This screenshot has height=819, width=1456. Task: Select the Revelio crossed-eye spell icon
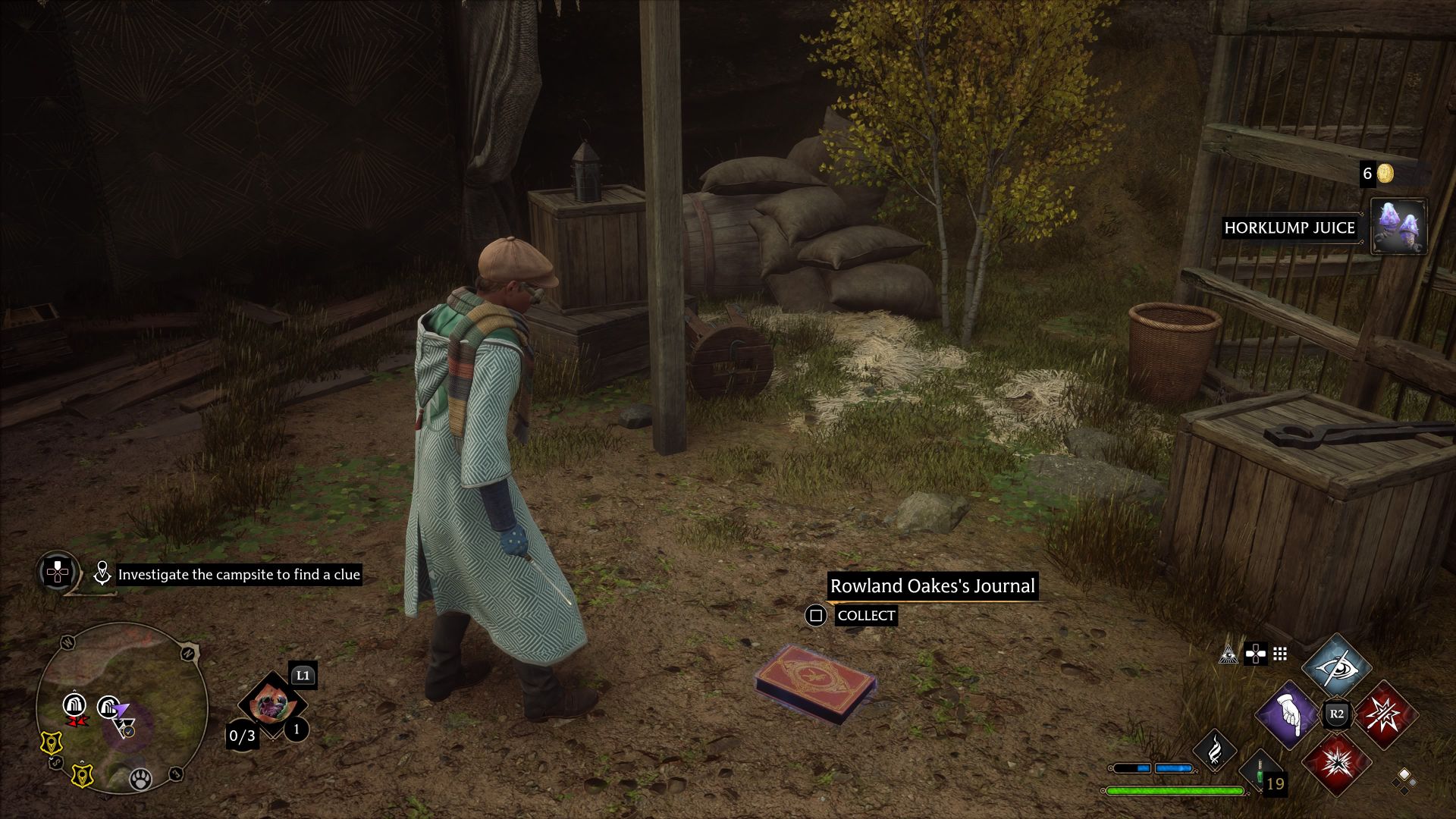(1337, 669)
